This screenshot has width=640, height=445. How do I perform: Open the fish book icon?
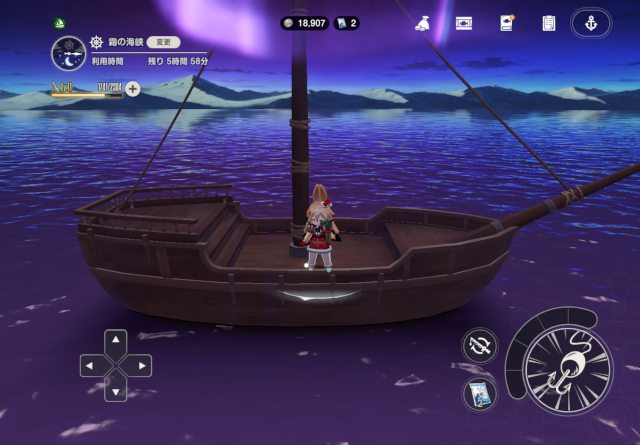(506, 23)
